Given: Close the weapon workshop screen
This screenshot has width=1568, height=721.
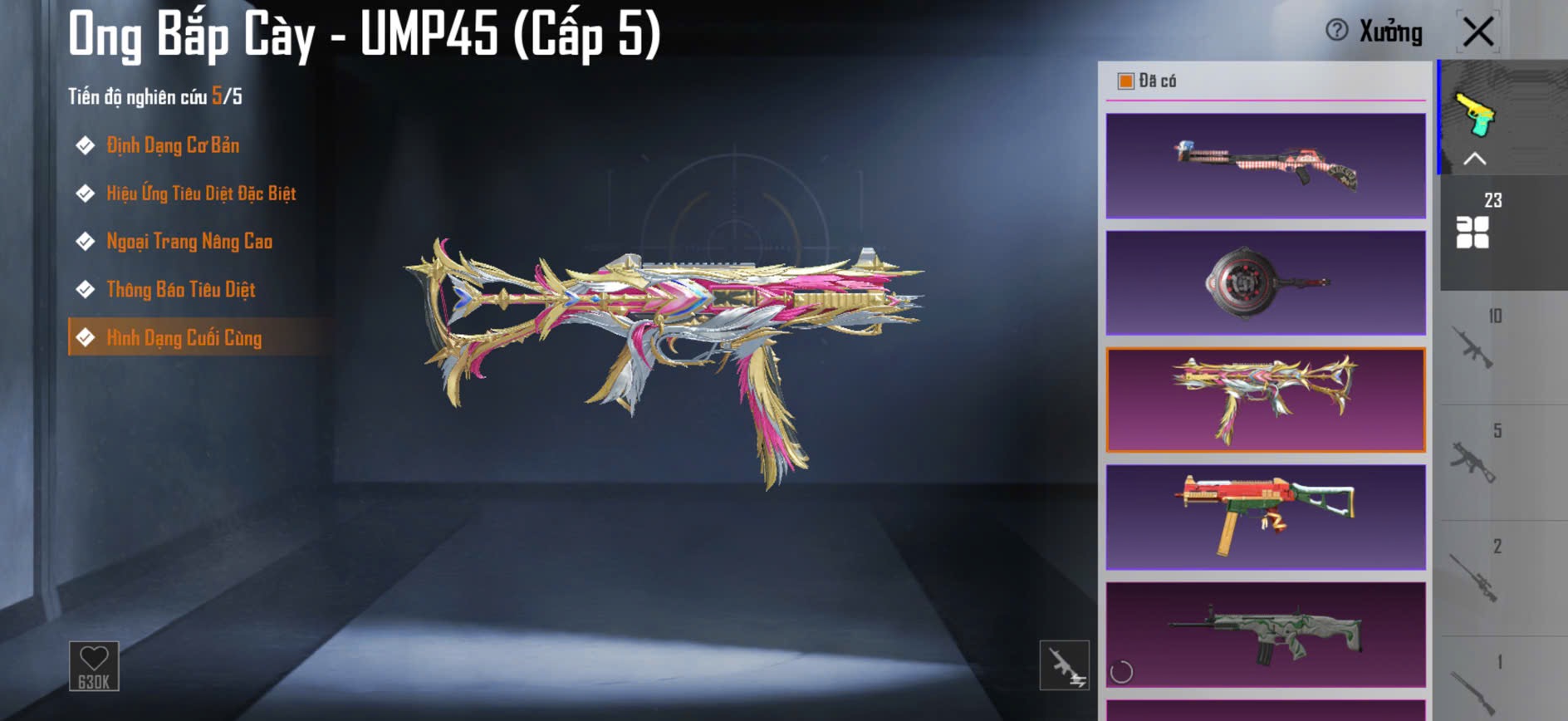Looking at the screenshot, I should [x=1478, y=32].
